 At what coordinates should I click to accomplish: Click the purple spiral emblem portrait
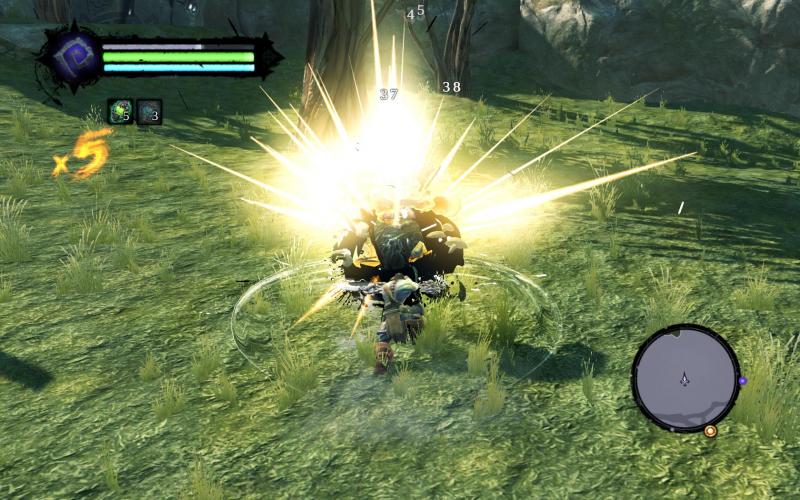70,59
